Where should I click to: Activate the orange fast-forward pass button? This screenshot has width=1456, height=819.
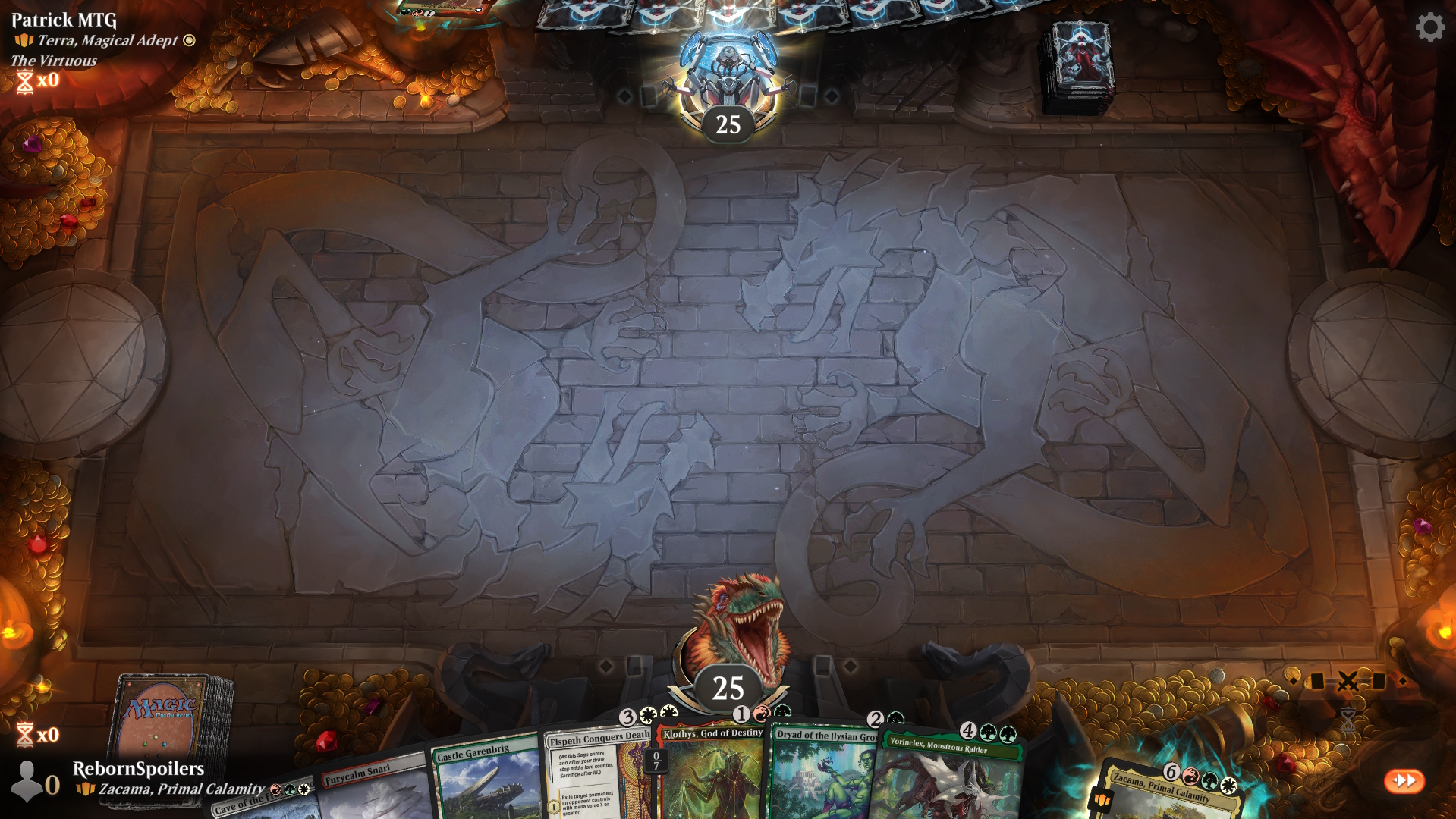(1404, 780)
